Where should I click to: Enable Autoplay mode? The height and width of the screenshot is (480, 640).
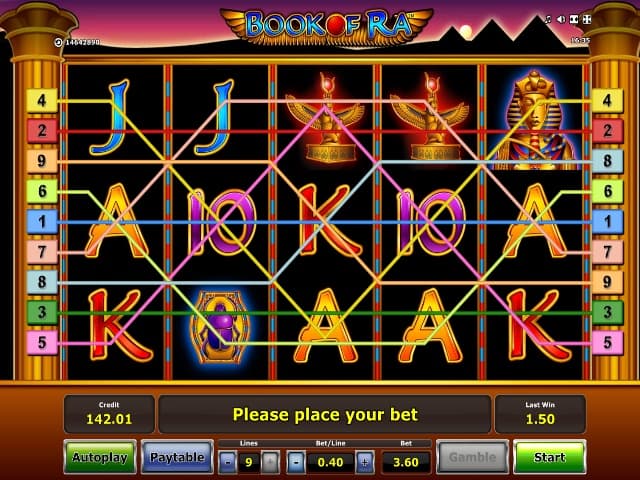click(100, 457)
